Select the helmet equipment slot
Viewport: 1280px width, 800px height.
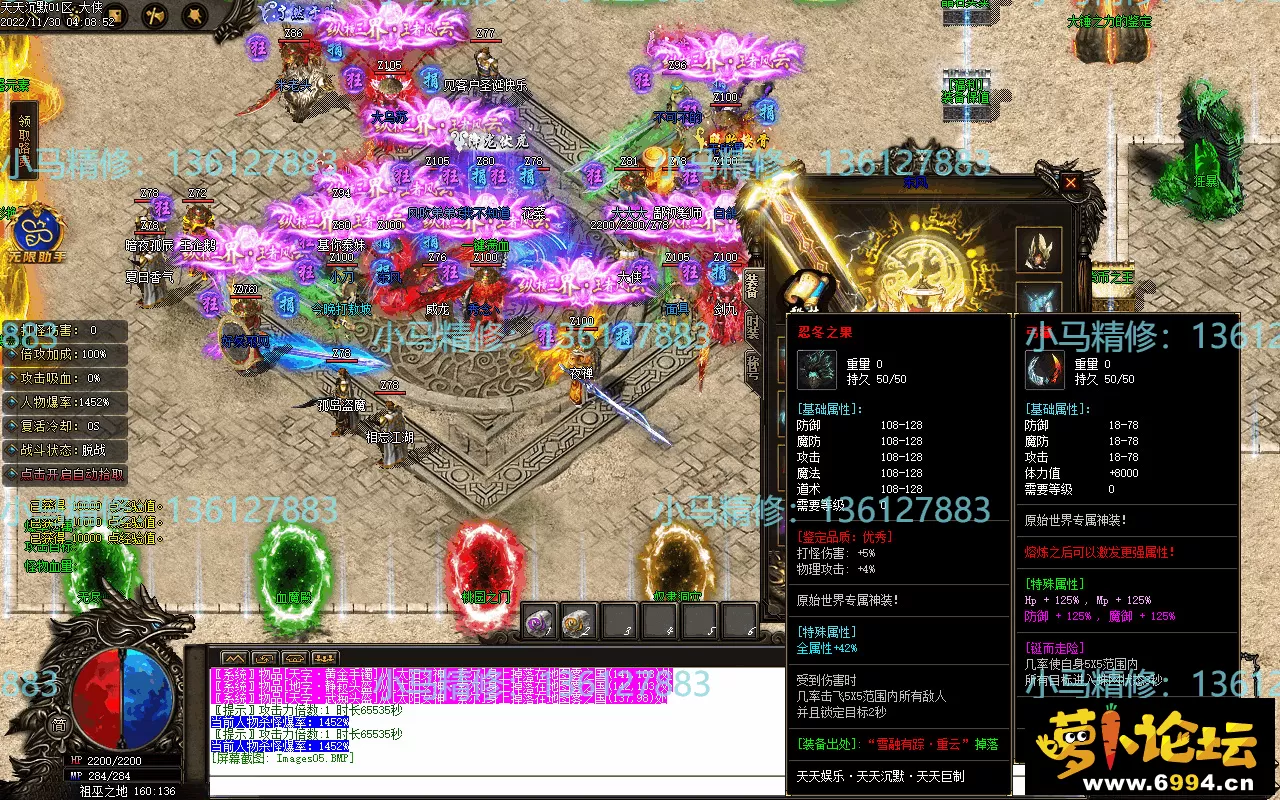[x=1039, y=249]
